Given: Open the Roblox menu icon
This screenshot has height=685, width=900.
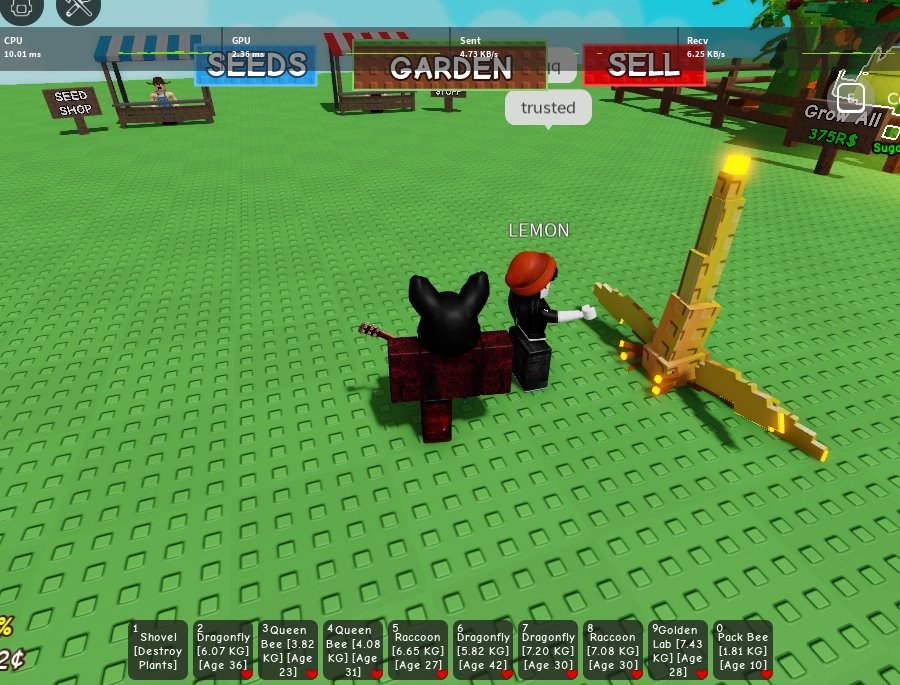Looking at the screenshot, I should click(21, 8).
